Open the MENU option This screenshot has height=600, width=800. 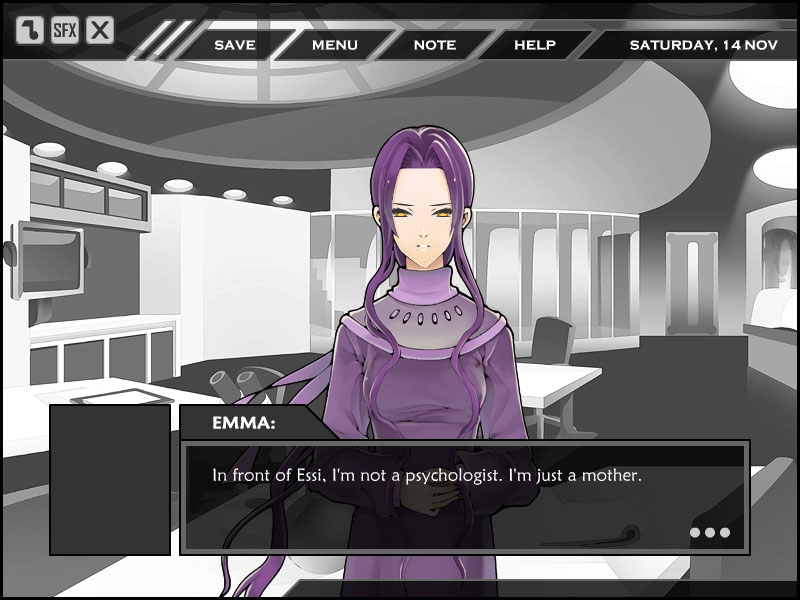(334, 45)
